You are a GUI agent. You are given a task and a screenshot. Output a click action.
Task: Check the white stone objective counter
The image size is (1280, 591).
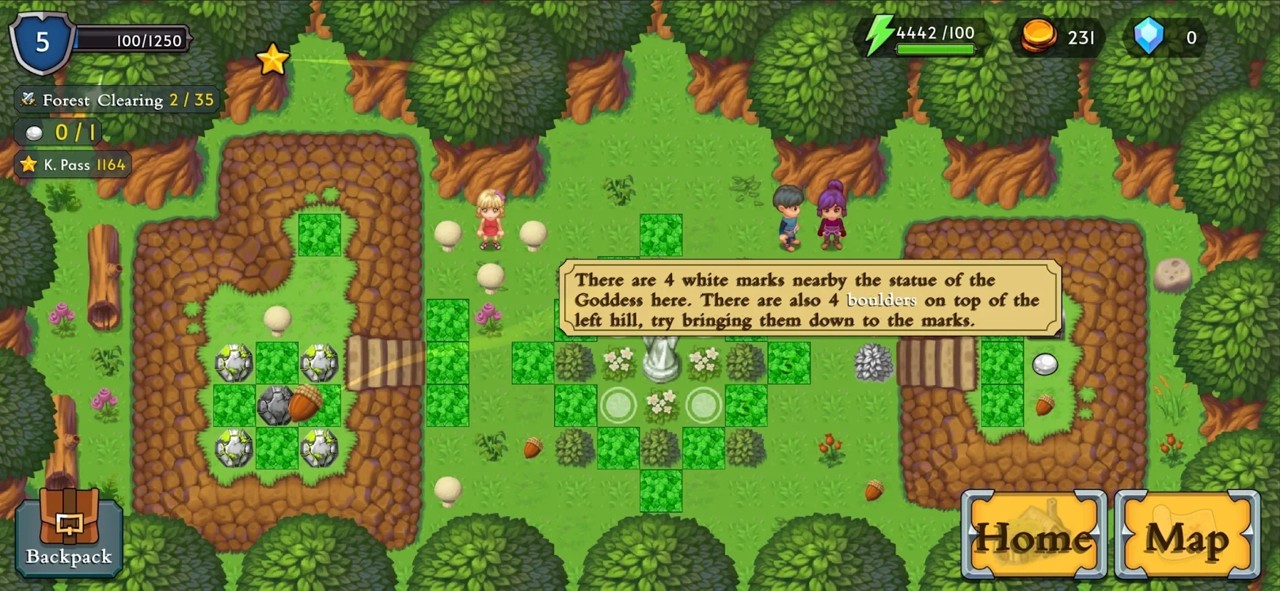[60, 132]
